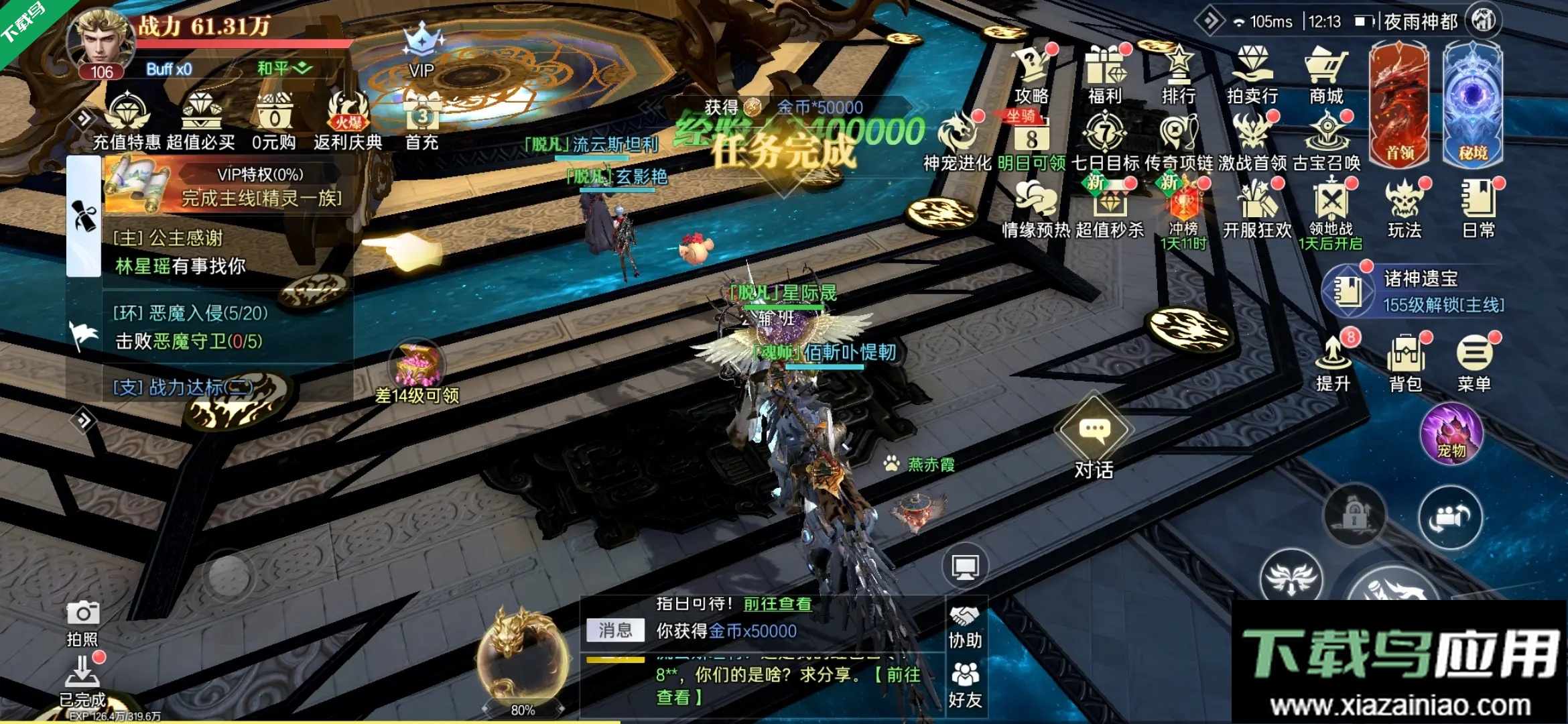Take a screenshot with 拍照 camera

click(83, 622)
